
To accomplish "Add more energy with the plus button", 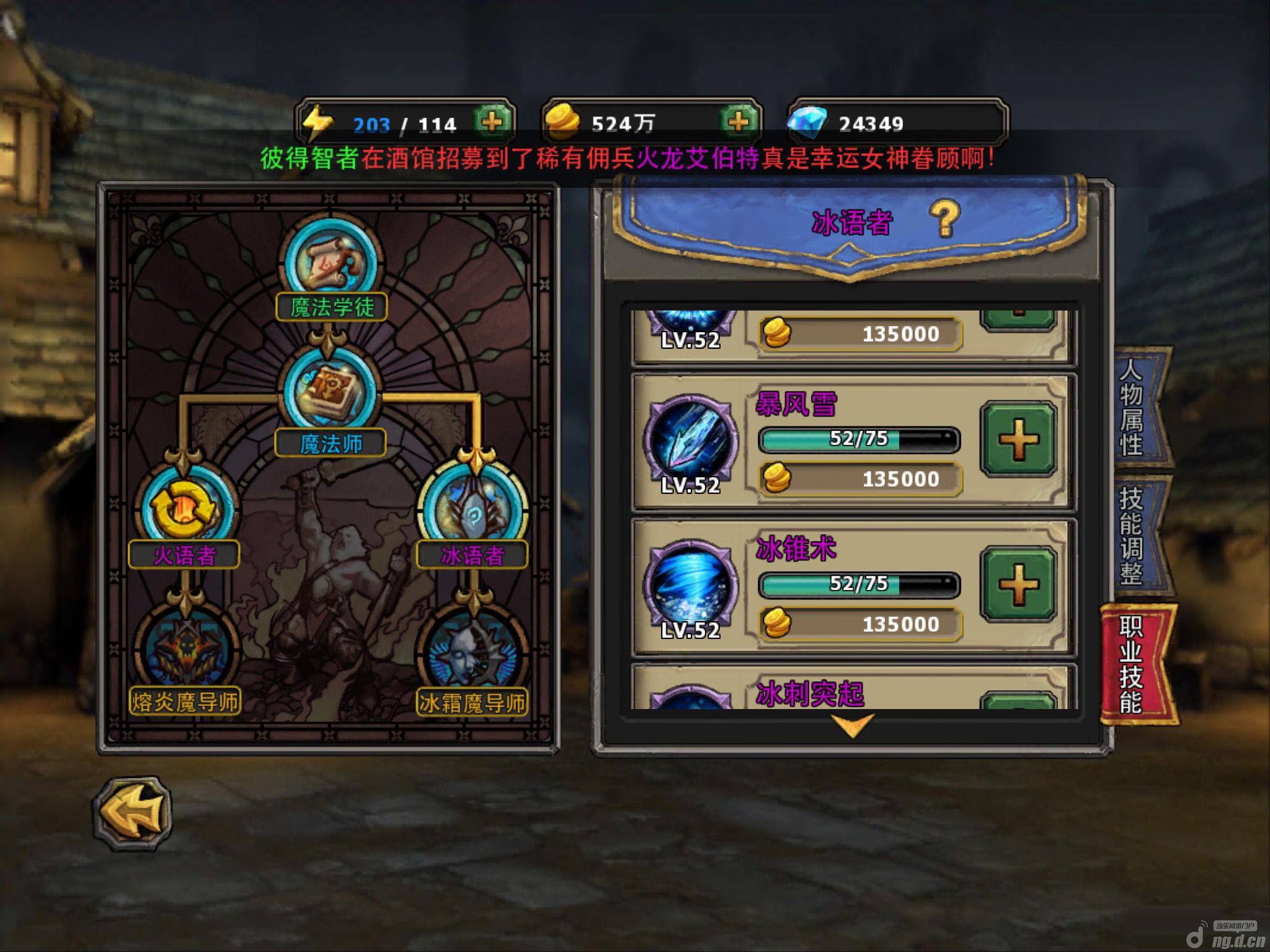I will [492, 122].
